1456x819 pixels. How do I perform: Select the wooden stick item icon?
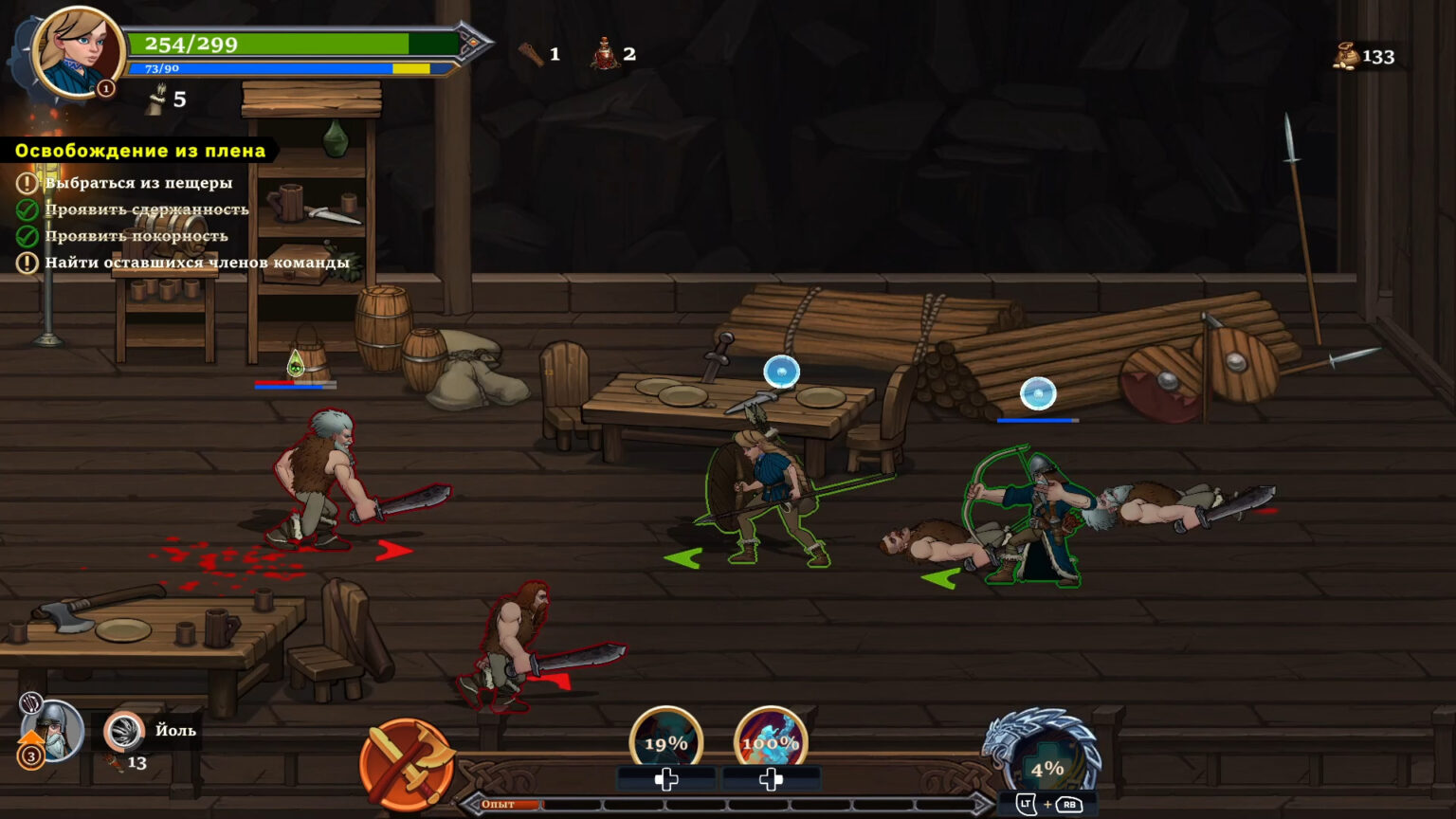coord(531,54)
